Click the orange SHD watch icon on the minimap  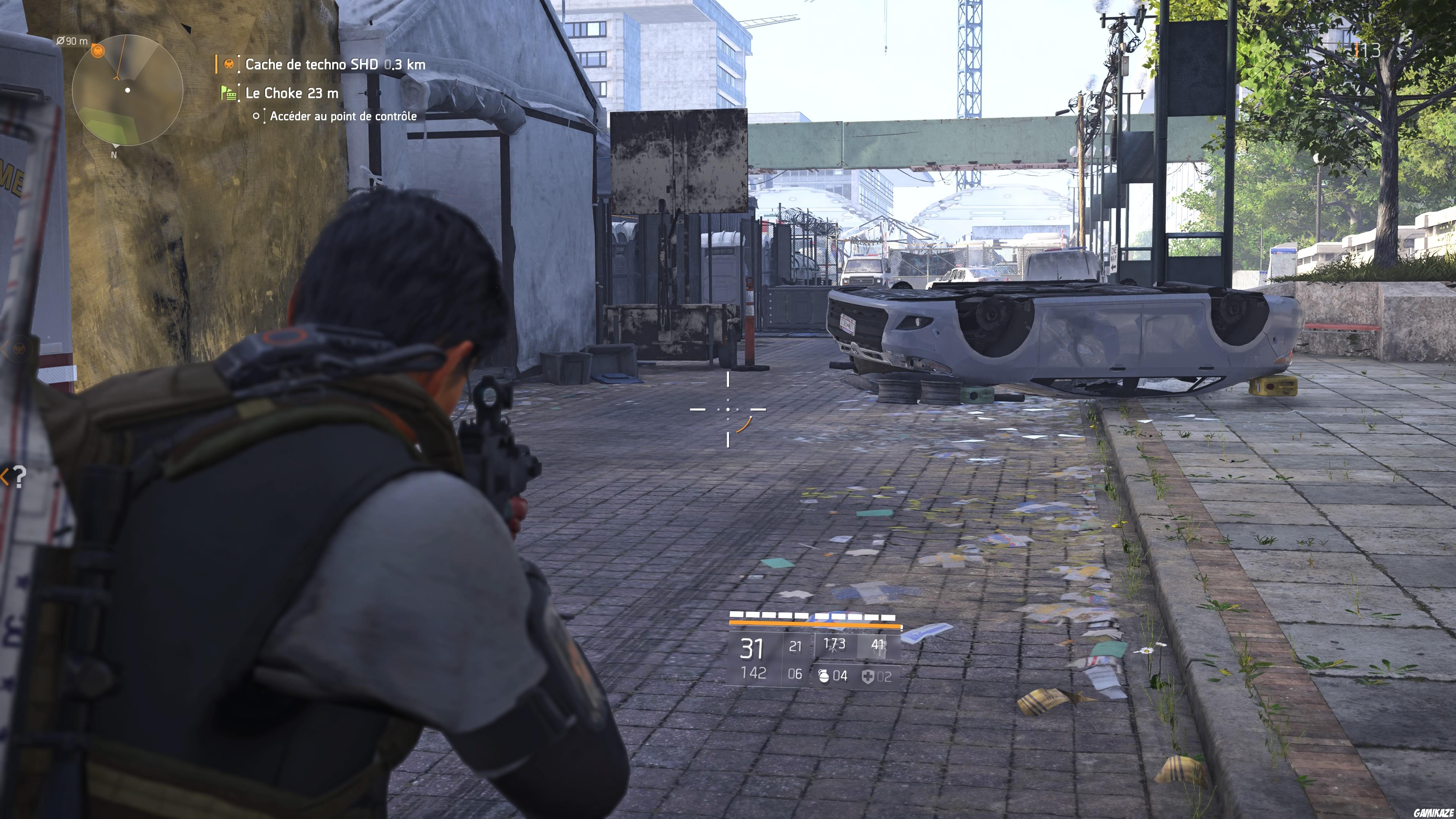tap(98, 52)
